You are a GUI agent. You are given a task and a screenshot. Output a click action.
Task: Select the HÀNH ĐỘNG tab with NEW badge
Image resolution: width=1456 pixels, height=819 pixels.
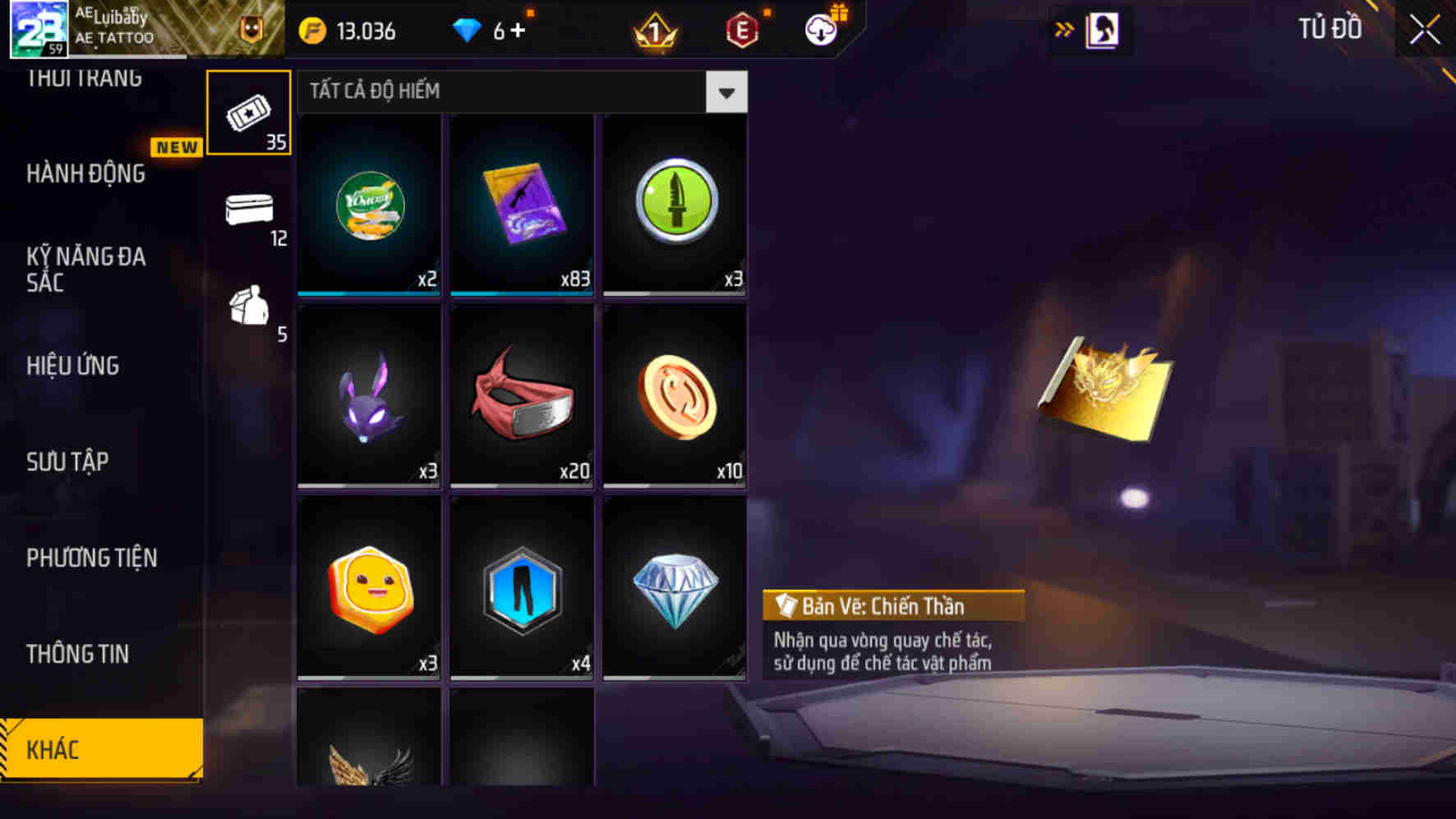pyautogui.click(x=86, y=174)
